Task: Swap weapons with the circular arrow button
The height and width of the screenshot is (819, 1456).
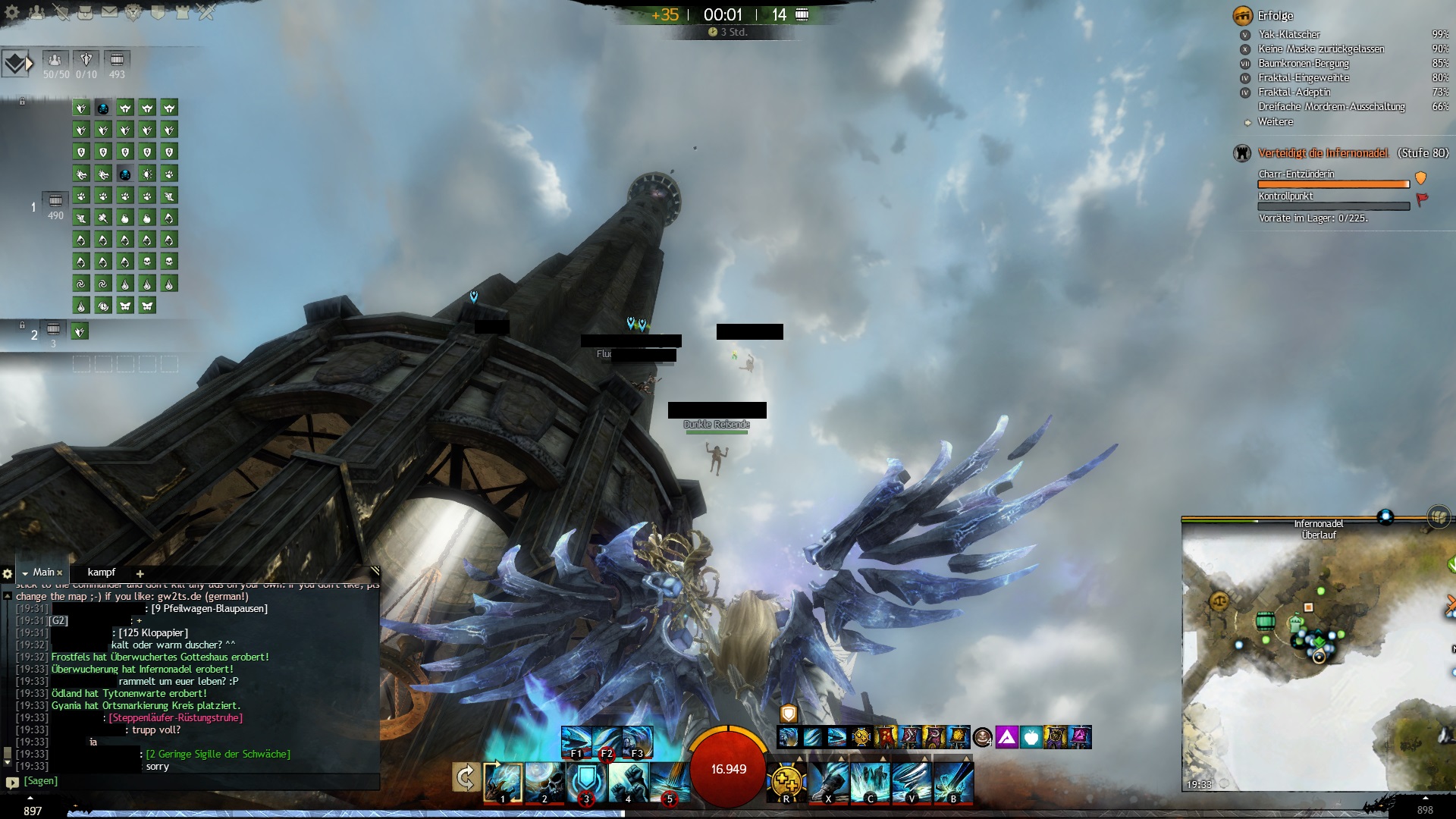Action: 466,777
